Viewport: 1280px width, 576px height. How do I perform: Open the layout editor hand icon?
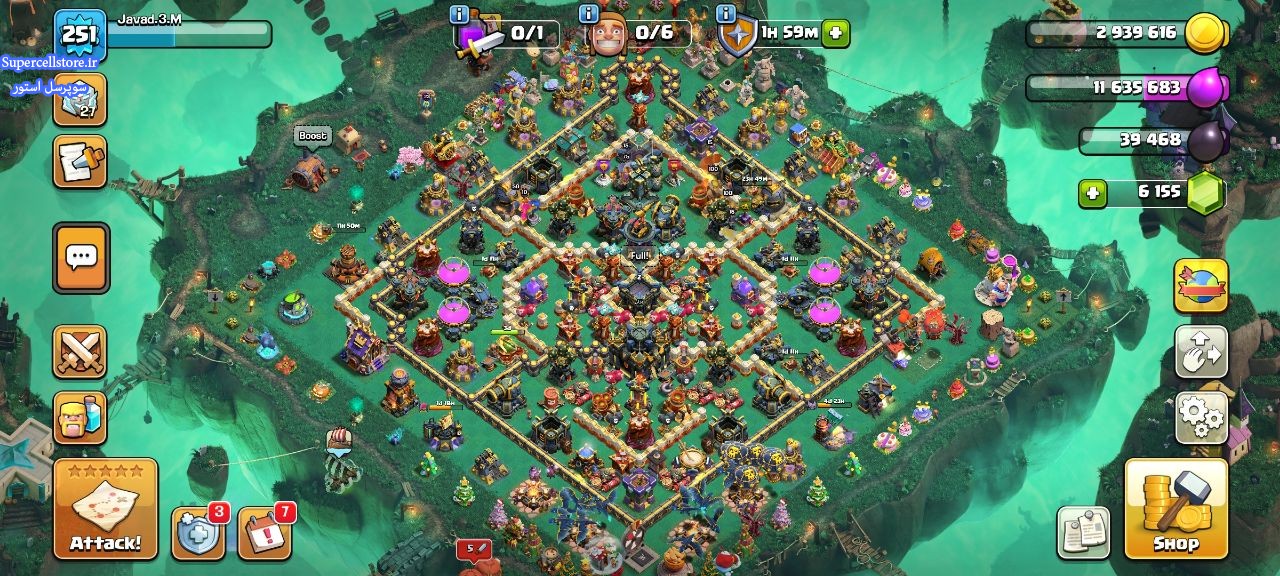click(x=1201, y=352)
